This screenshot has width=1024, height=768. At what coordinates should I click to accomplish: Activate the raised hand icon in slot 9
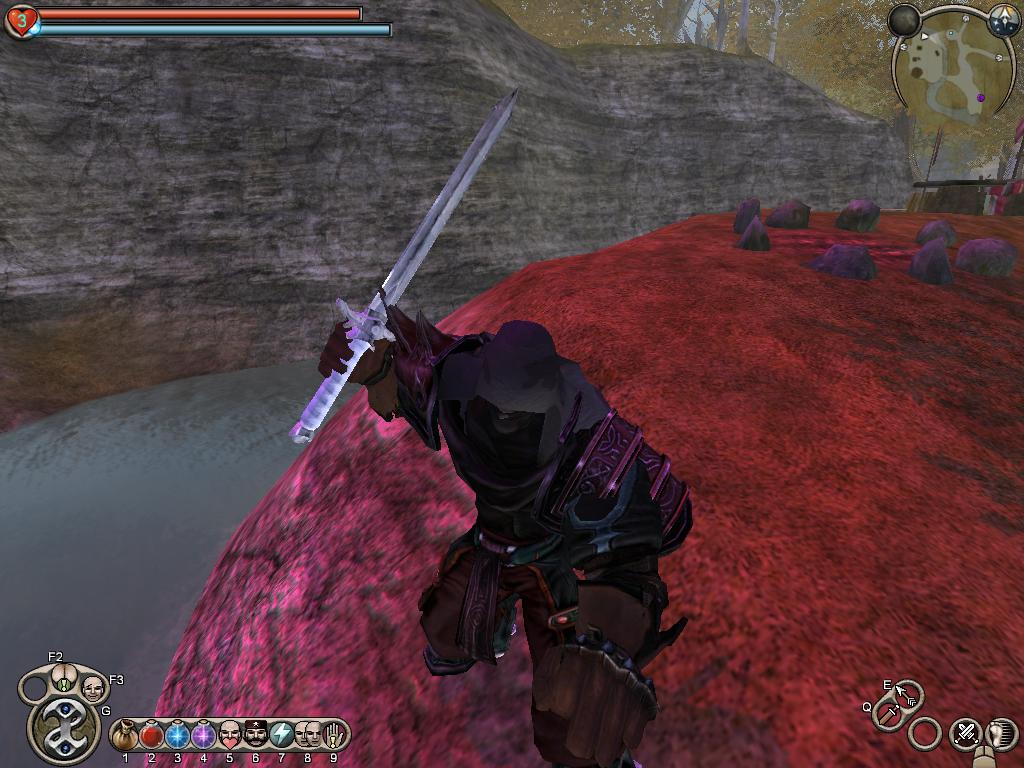click(x=333, y=736)
